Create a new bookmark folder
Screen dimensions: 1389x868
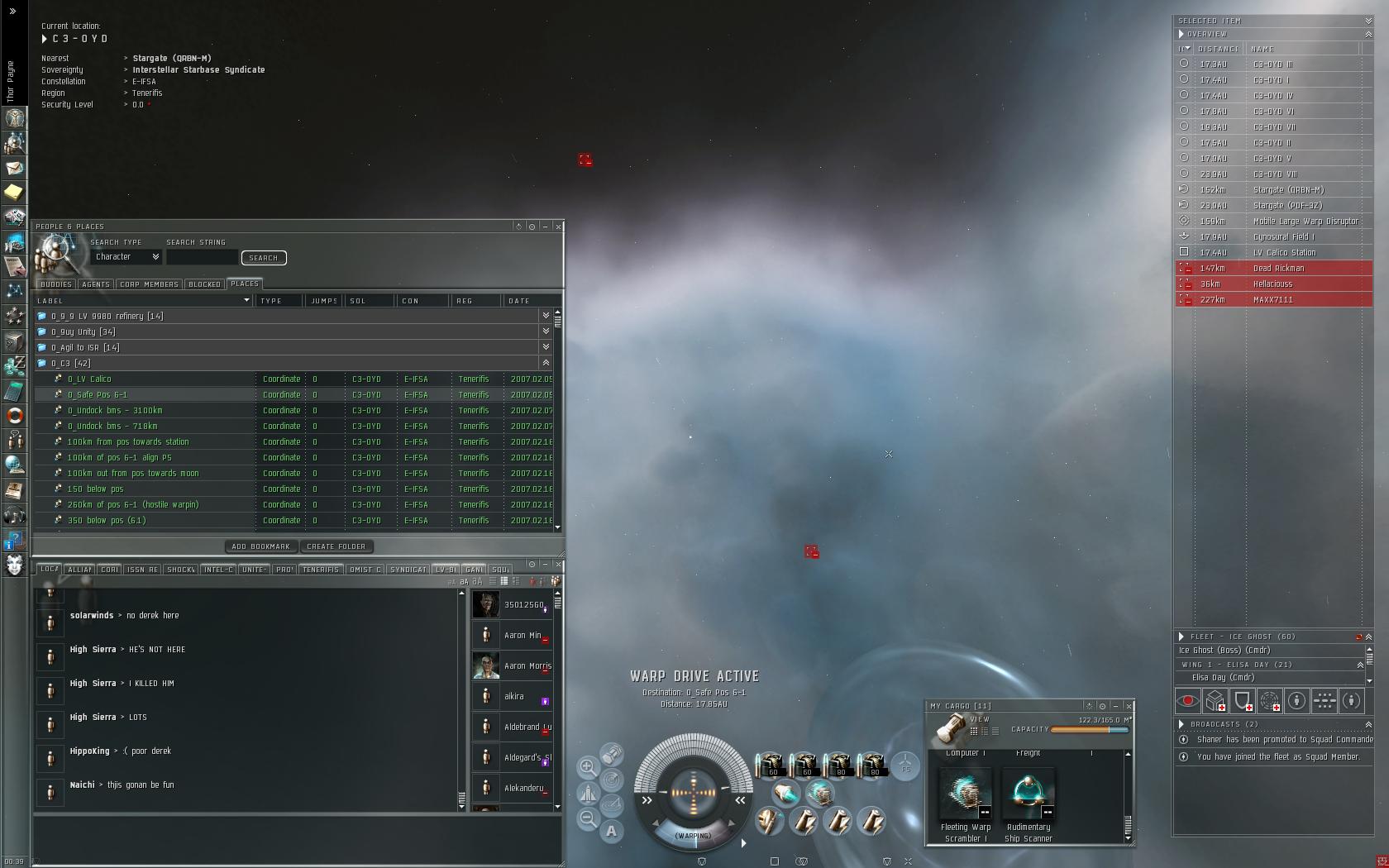(x=337, y=546)
